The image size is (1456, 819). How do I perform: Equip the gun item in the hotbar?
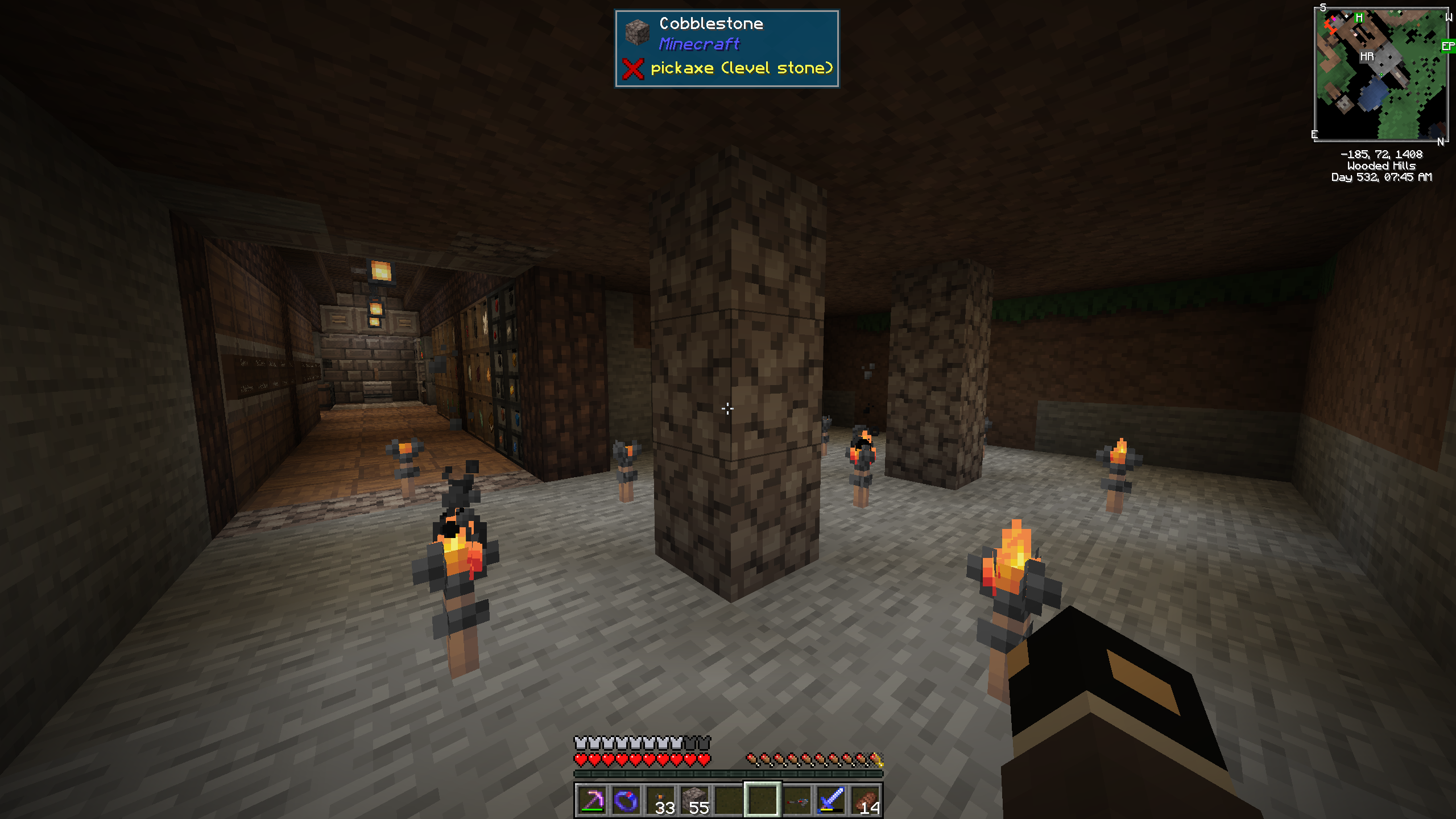[x=797, y=801]
